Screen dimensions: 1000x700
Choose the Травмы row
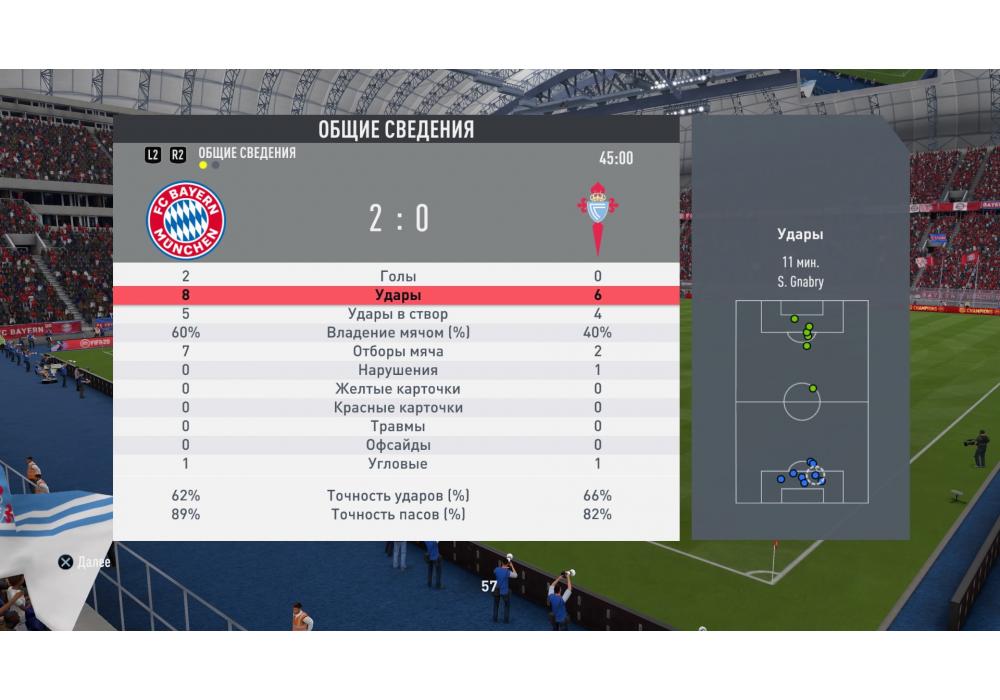point(398,426)
